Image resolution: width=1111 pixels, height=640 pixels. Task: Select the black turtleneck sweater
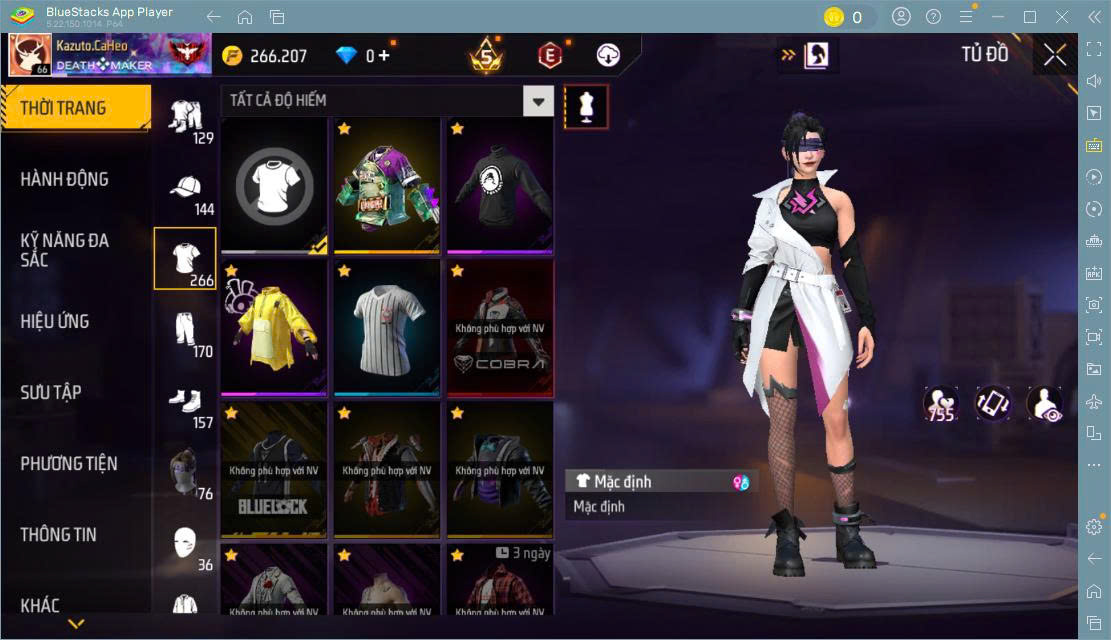[500, 185]
